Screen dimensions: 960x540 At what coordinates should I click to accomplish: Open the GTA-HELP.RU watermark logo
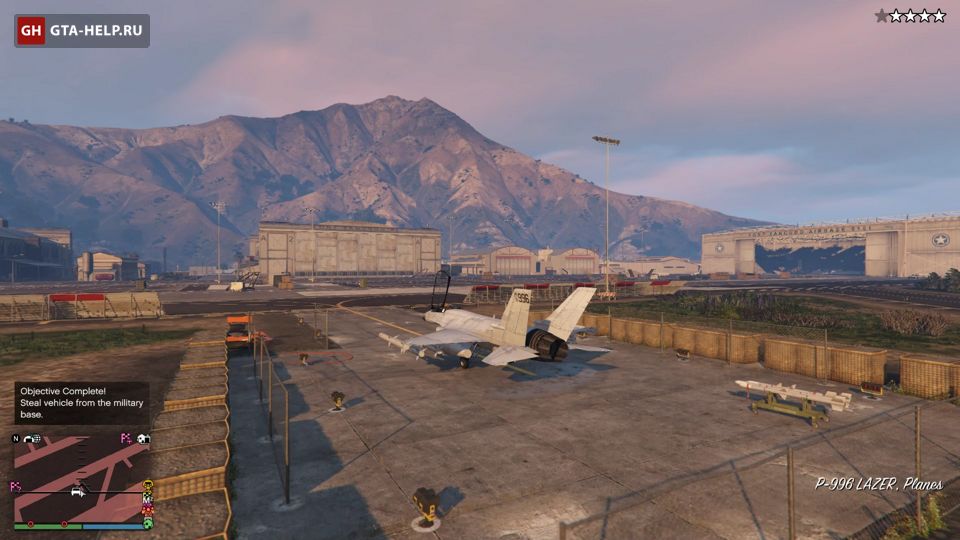point(82,30)
